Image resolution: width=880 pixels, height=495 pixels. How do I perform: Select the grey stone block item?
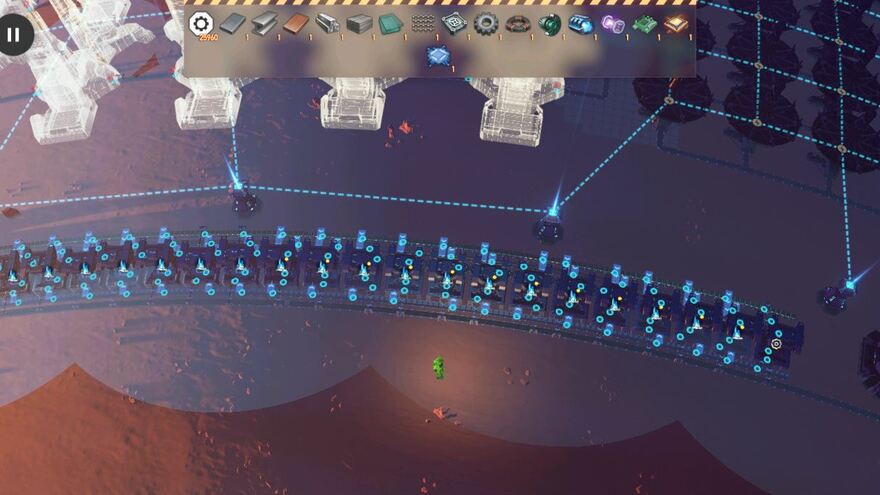[359, 23]
